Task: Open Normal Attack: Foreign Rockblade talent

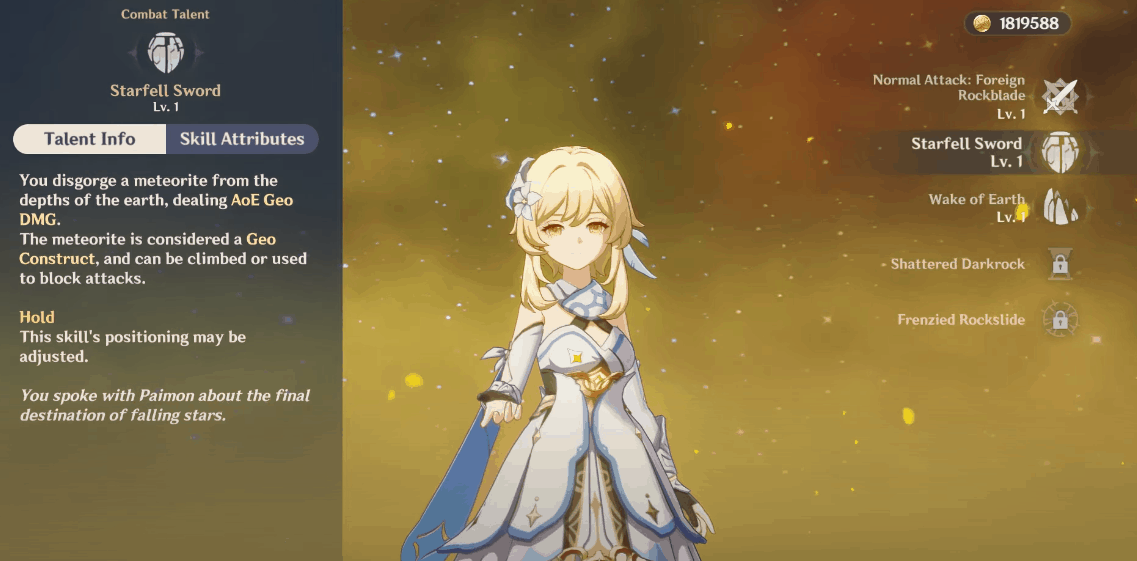Action: pos(1059,97)
